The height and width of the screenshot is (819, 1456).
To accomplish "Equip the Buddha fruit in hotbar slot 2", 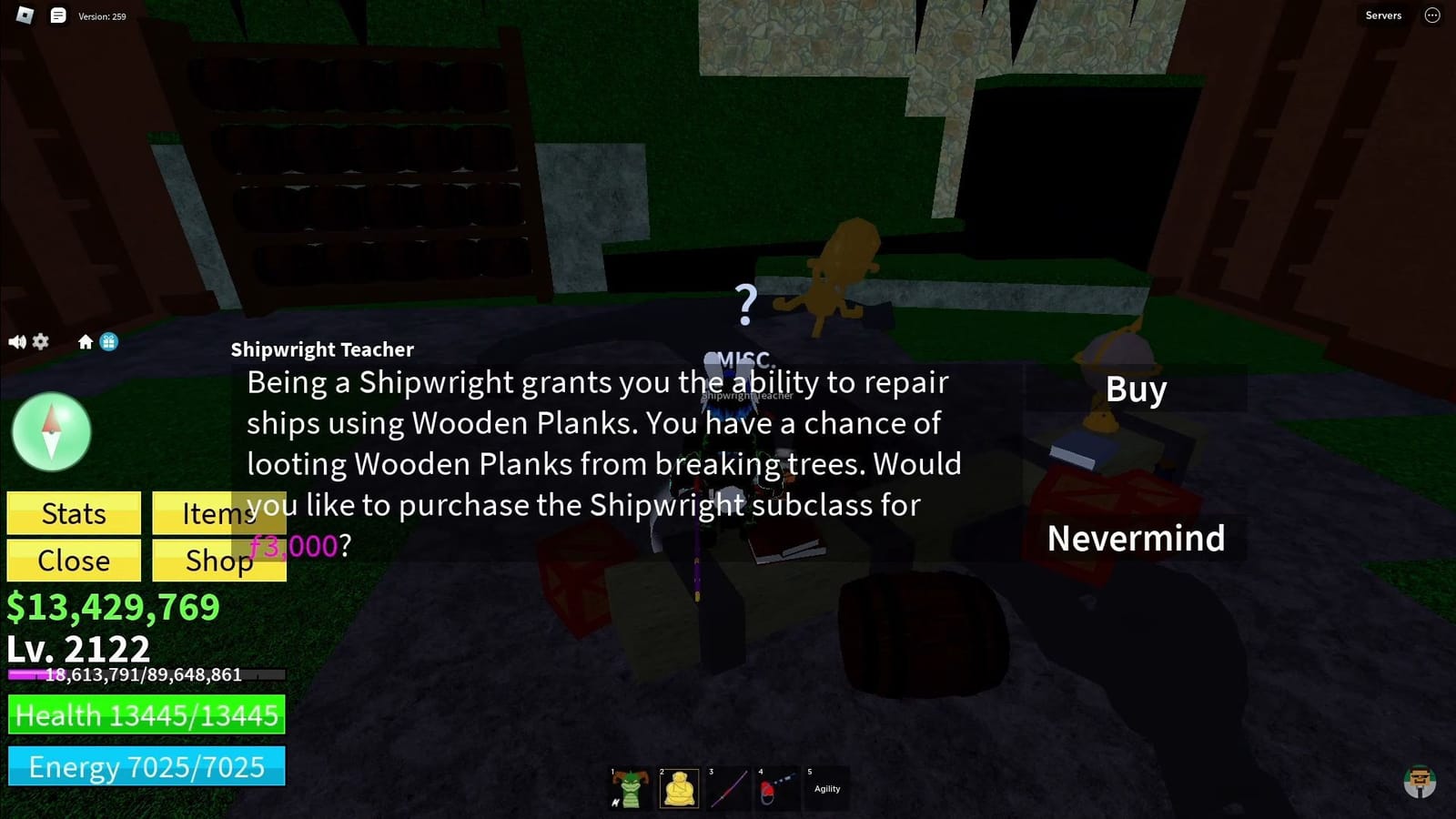I will click(x=680, y=788).
